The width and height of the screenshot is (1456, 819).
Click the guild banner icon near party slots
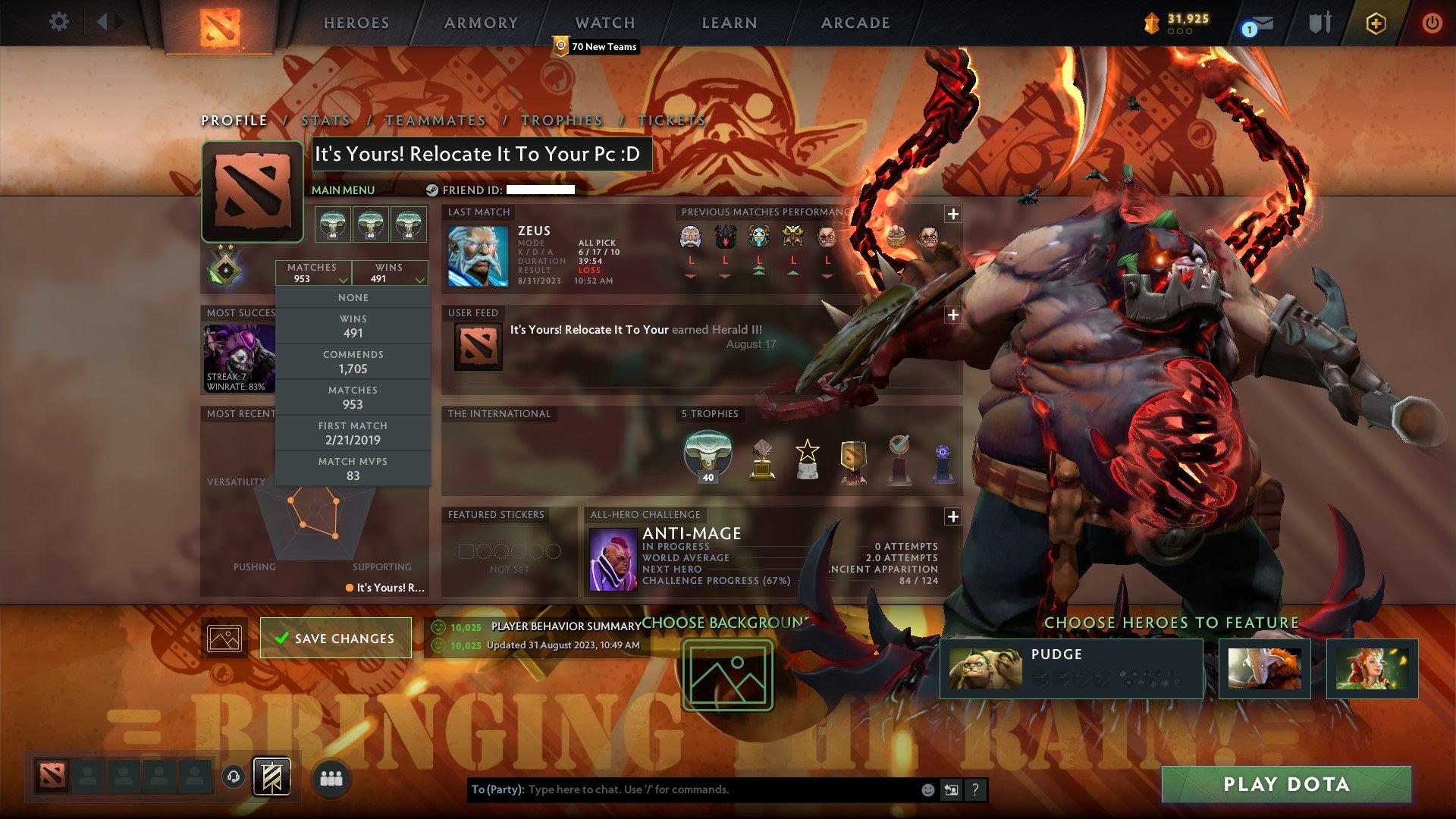(x=272, y=777)
